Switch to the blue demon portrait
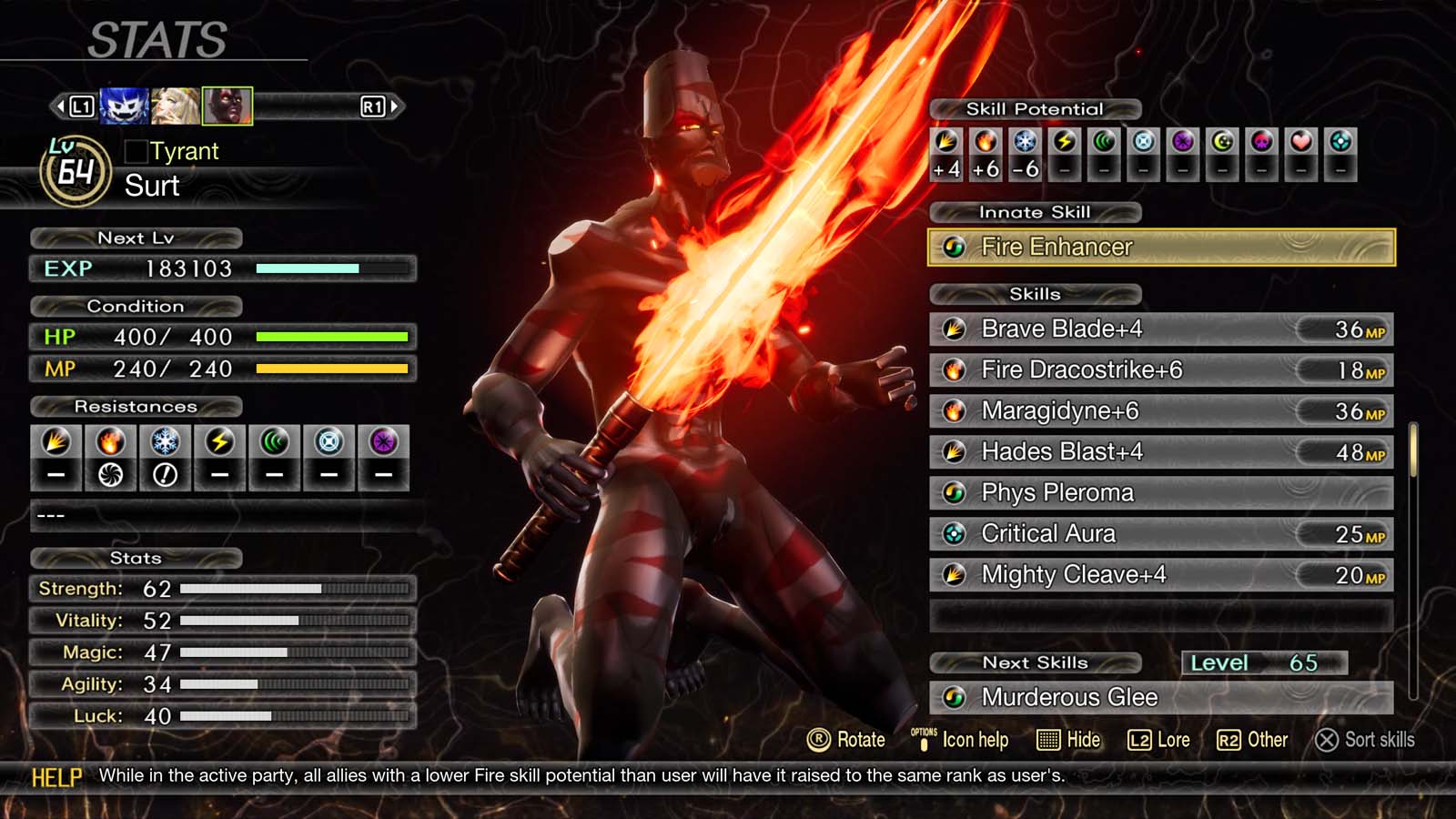 124,106
